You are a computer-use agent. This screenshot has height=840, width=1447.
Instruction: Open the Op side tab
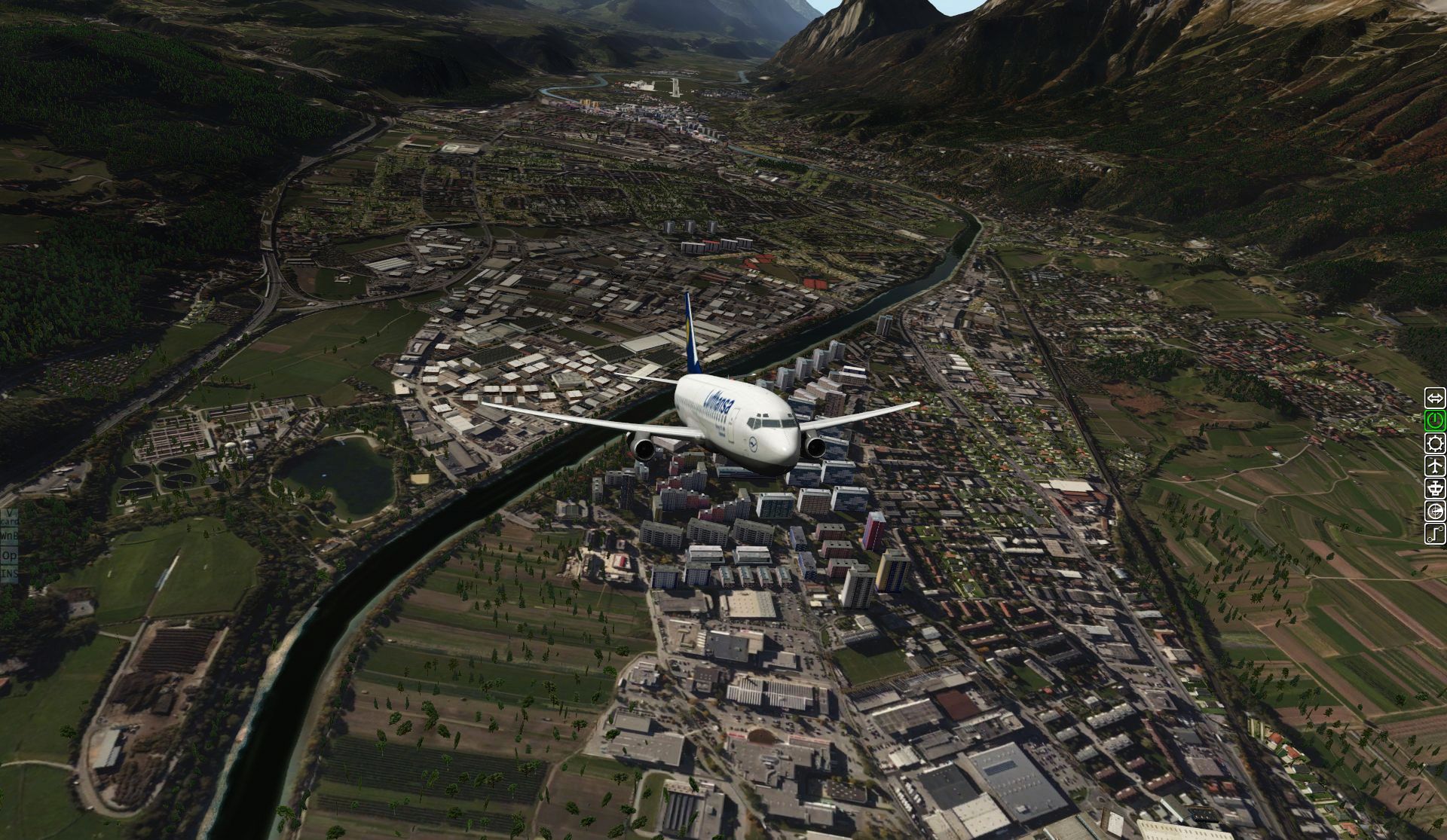coord(9,555)
